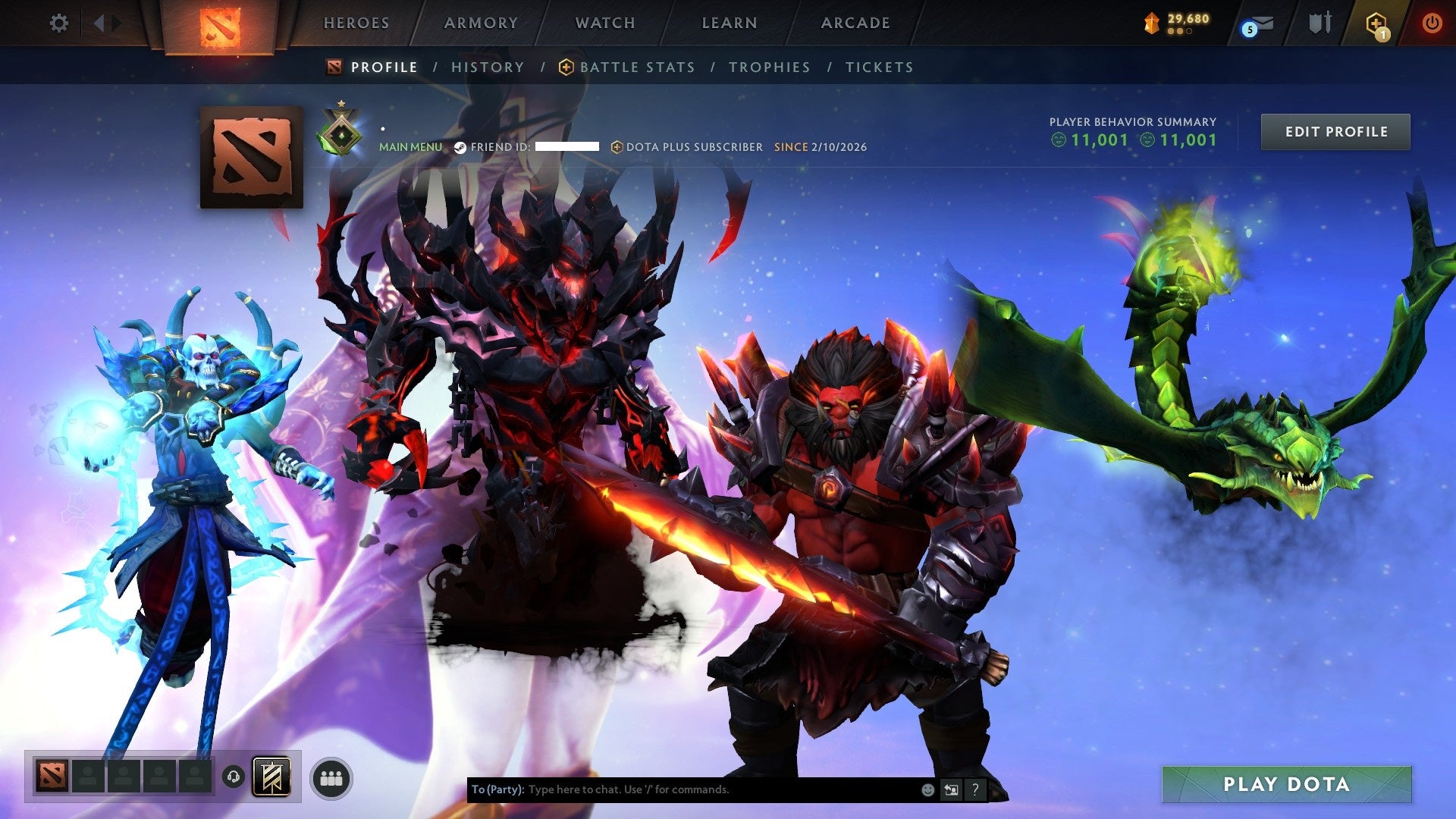Click the power button to exit

[x=1433, y=24]
